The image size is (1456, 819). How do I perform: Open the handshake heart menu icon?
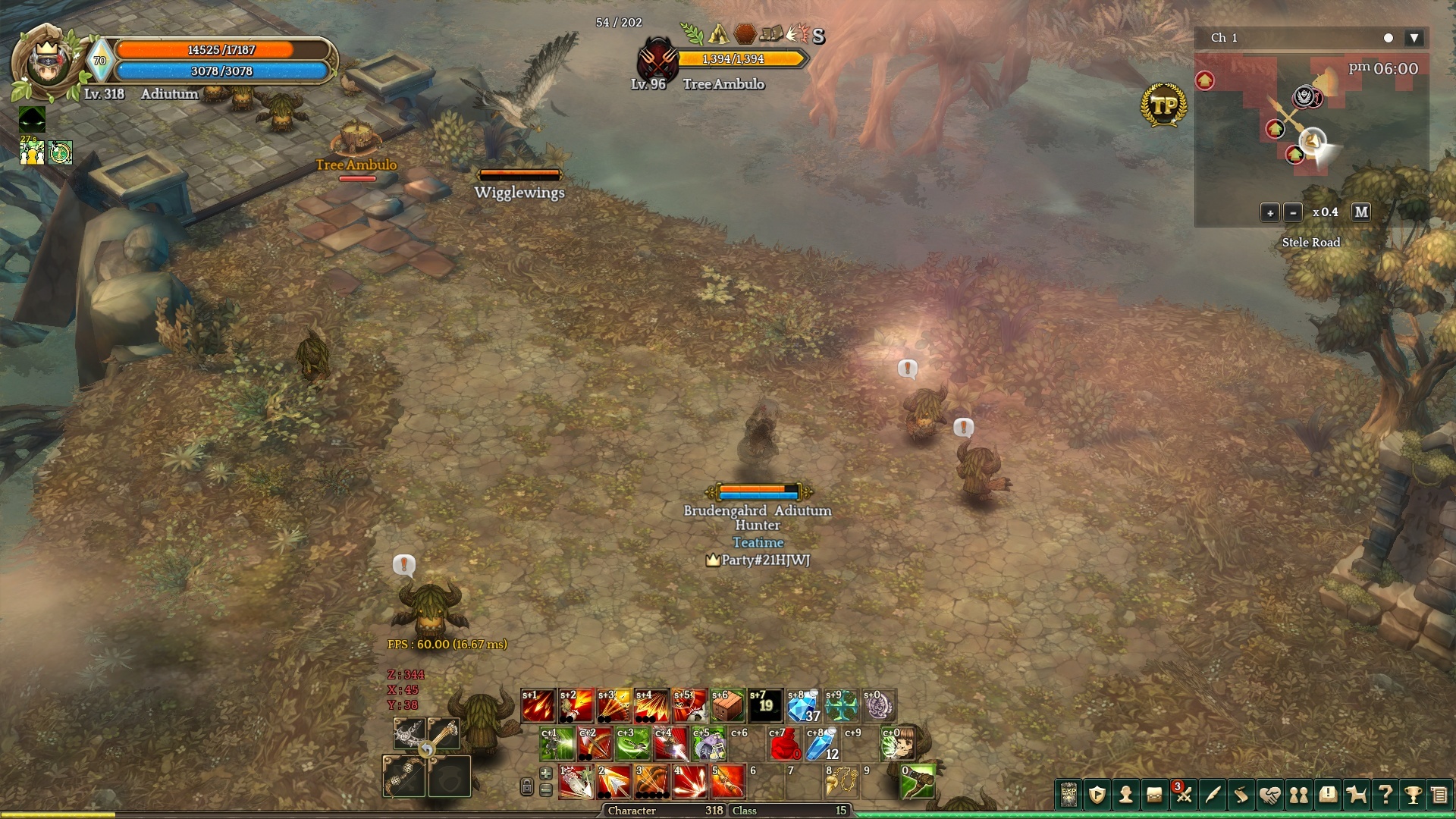(x=1269, y=795)
